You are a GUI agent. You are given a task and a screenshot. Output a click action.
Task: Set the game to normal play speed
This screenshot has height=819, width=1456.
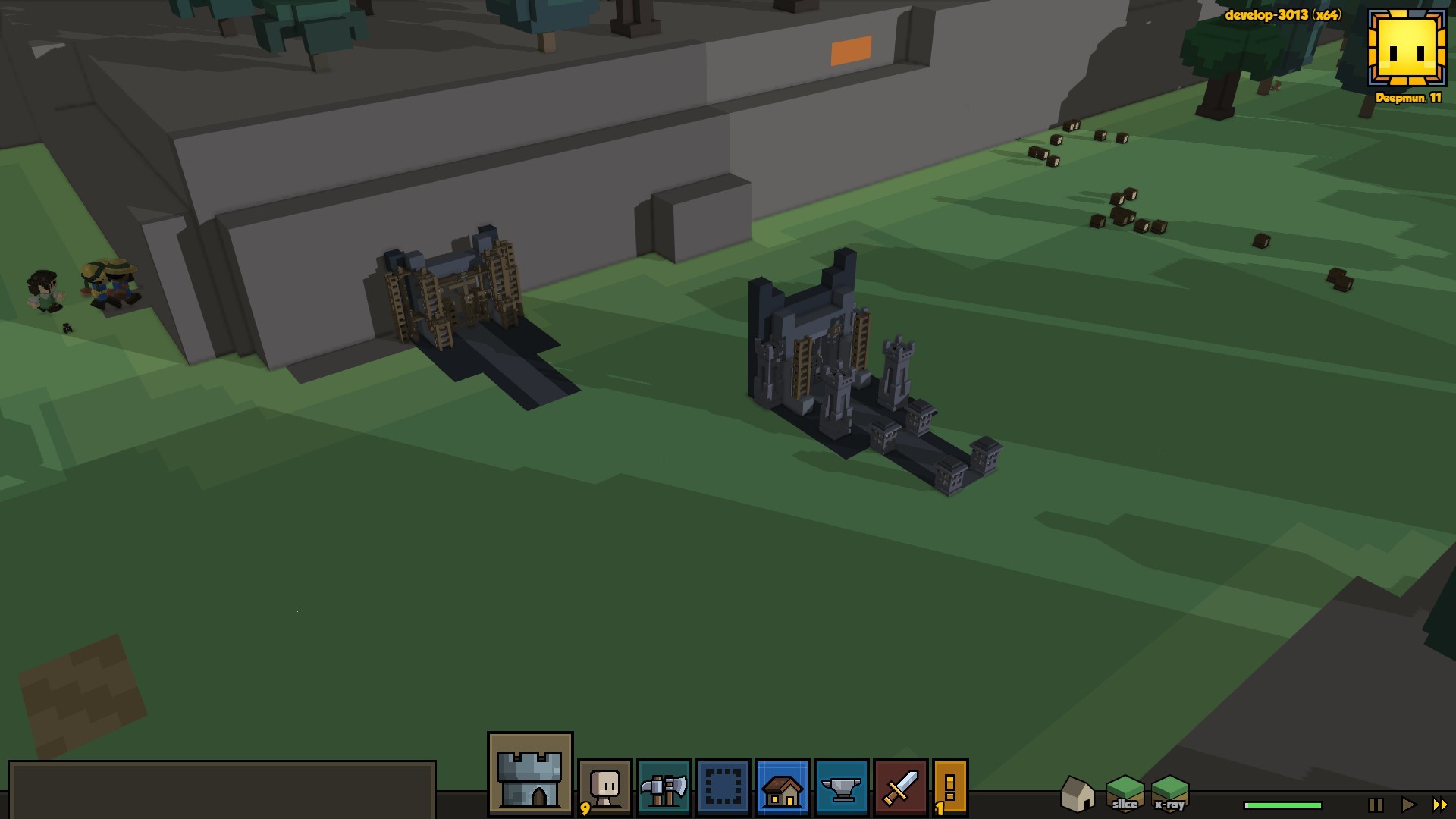point(1407,805)
